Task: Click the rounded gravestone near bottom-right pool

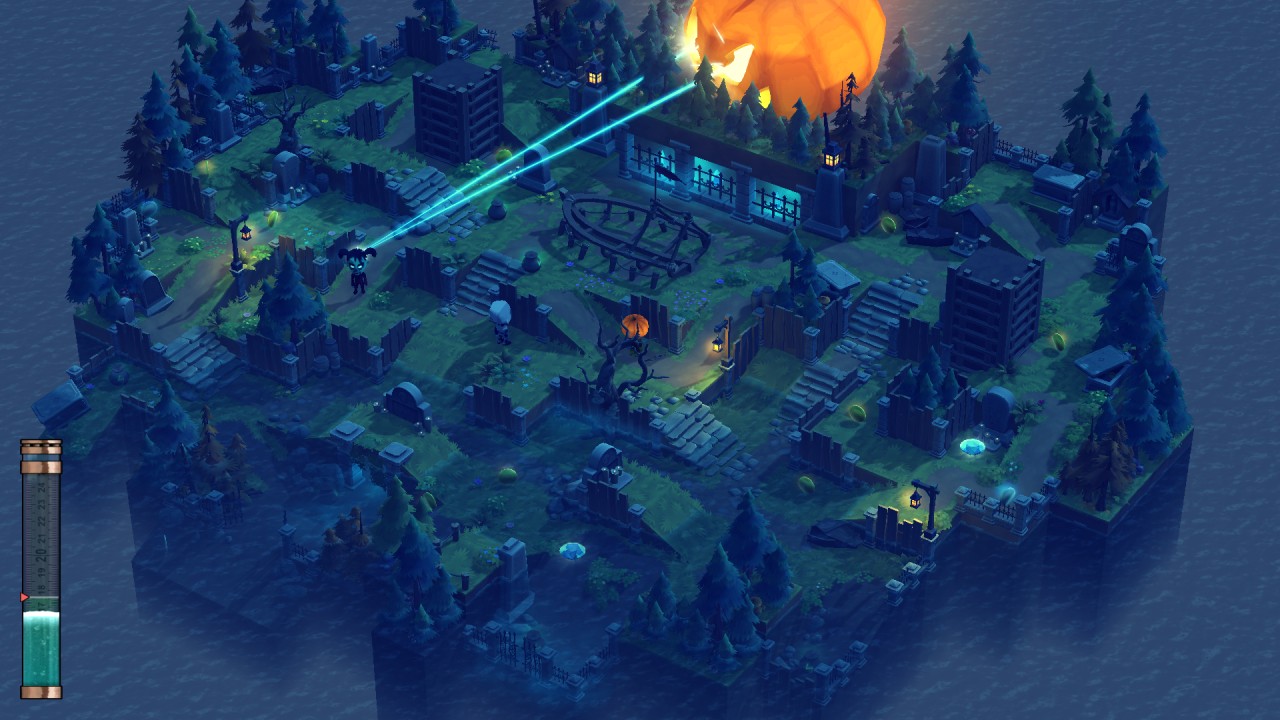Action: pos(999,408)
